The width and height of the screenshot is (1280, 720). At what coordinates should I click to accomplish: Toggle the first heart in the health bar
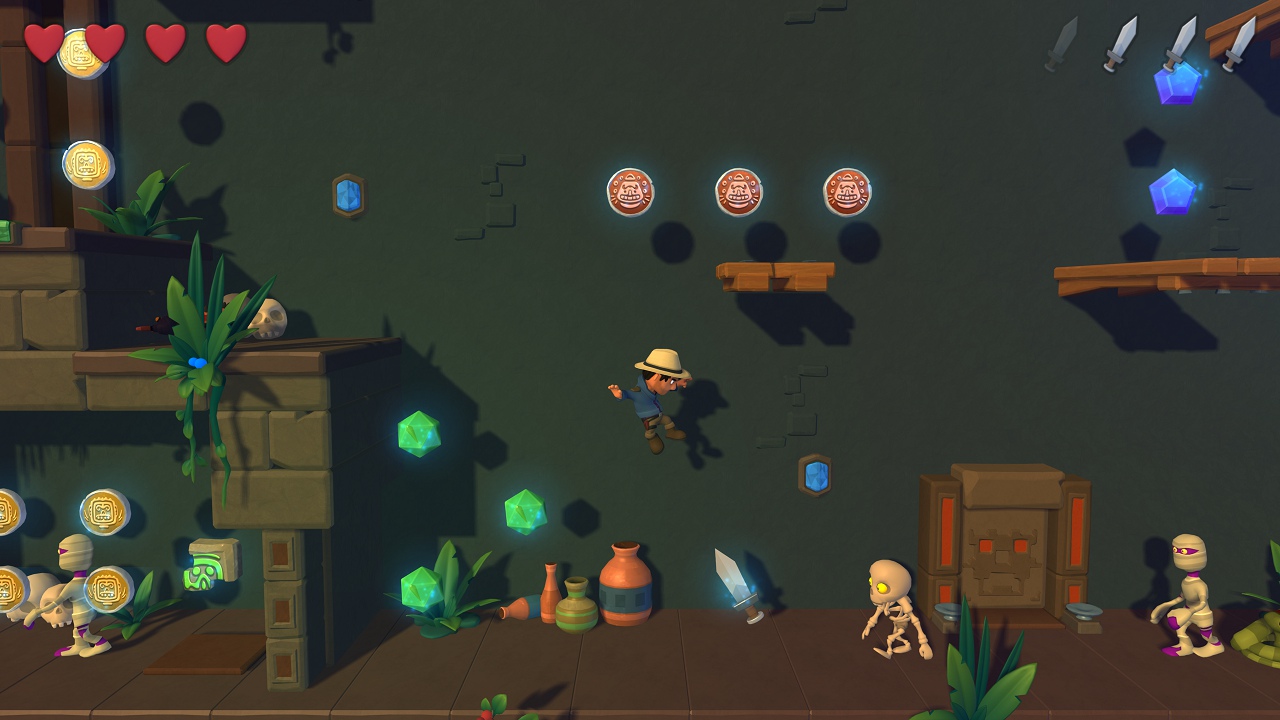pyautogui.click(x=43, y=44)
